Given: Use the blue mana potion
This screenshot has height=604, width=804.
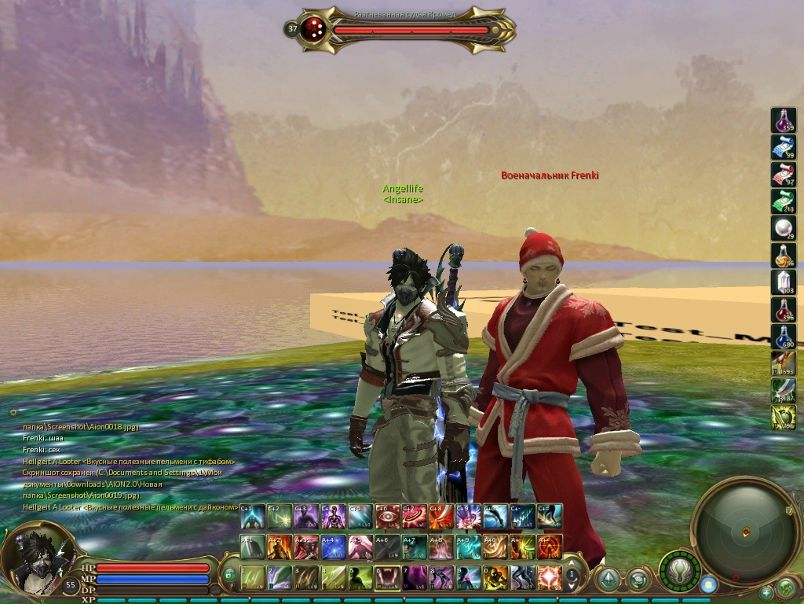Looking at the screenshot, I should (x=783, y=336).
